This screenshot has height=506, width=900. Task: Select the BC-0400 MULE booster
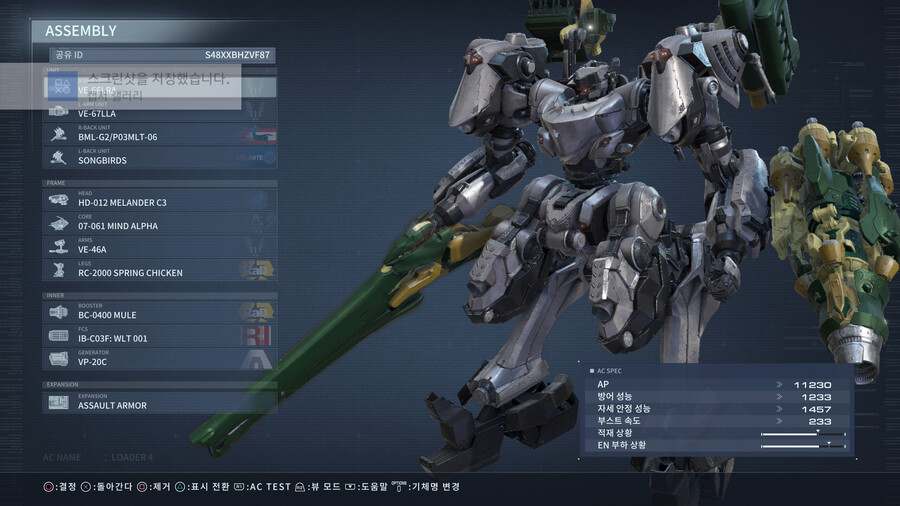coord(160,313)
